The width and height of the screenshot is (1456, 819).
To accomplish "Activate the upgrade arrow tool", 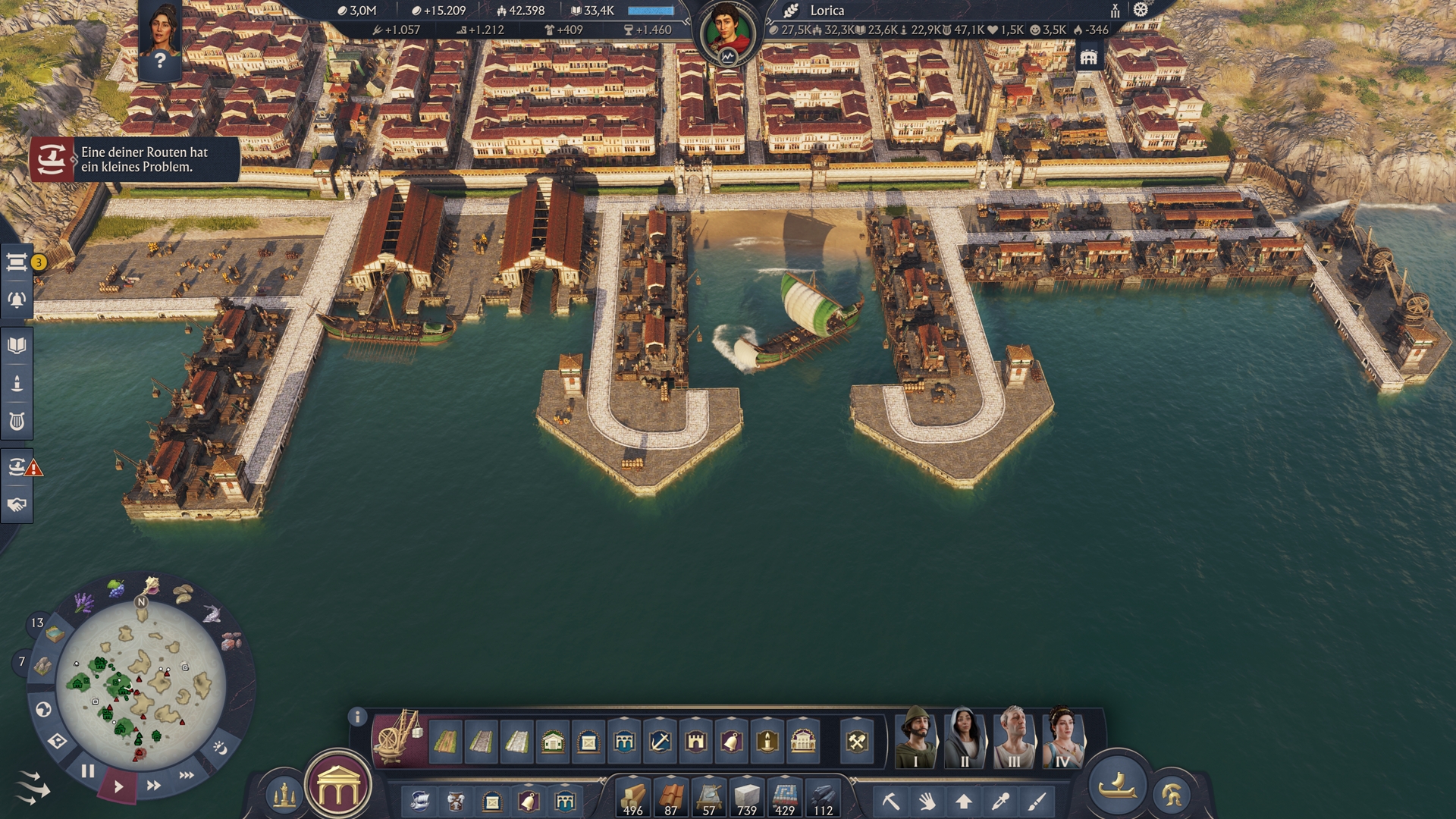I will [x=964, y=801].
